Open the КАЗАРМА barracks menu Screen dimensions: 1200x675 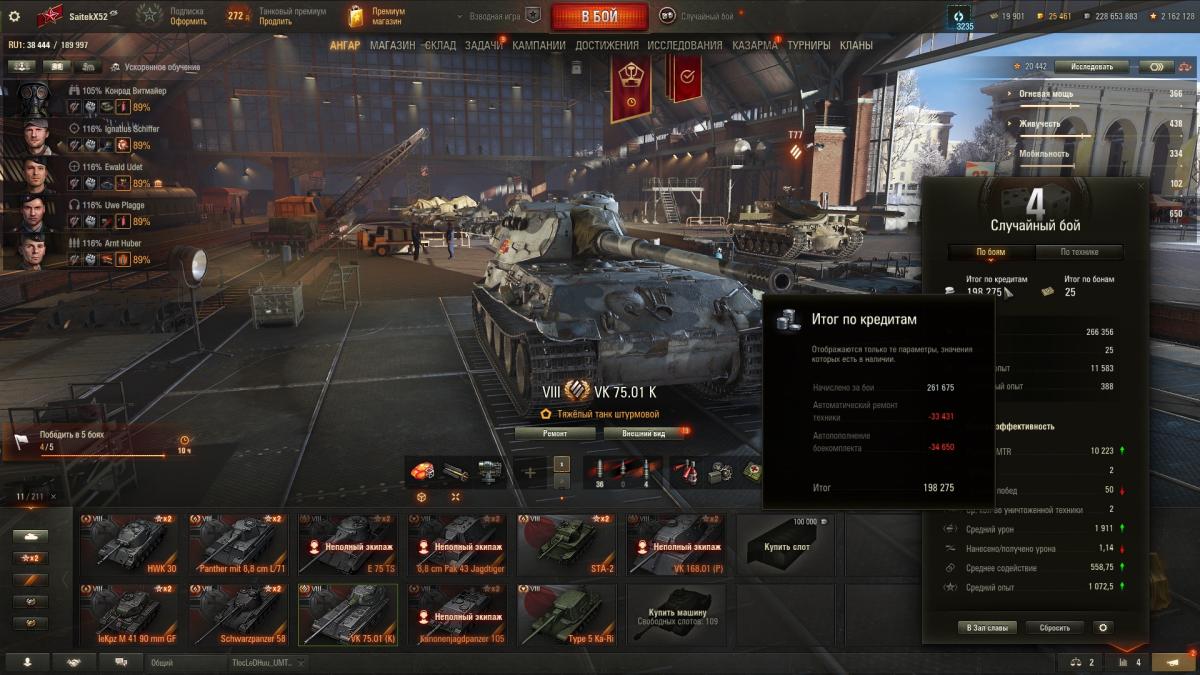(x=754, y=45)
